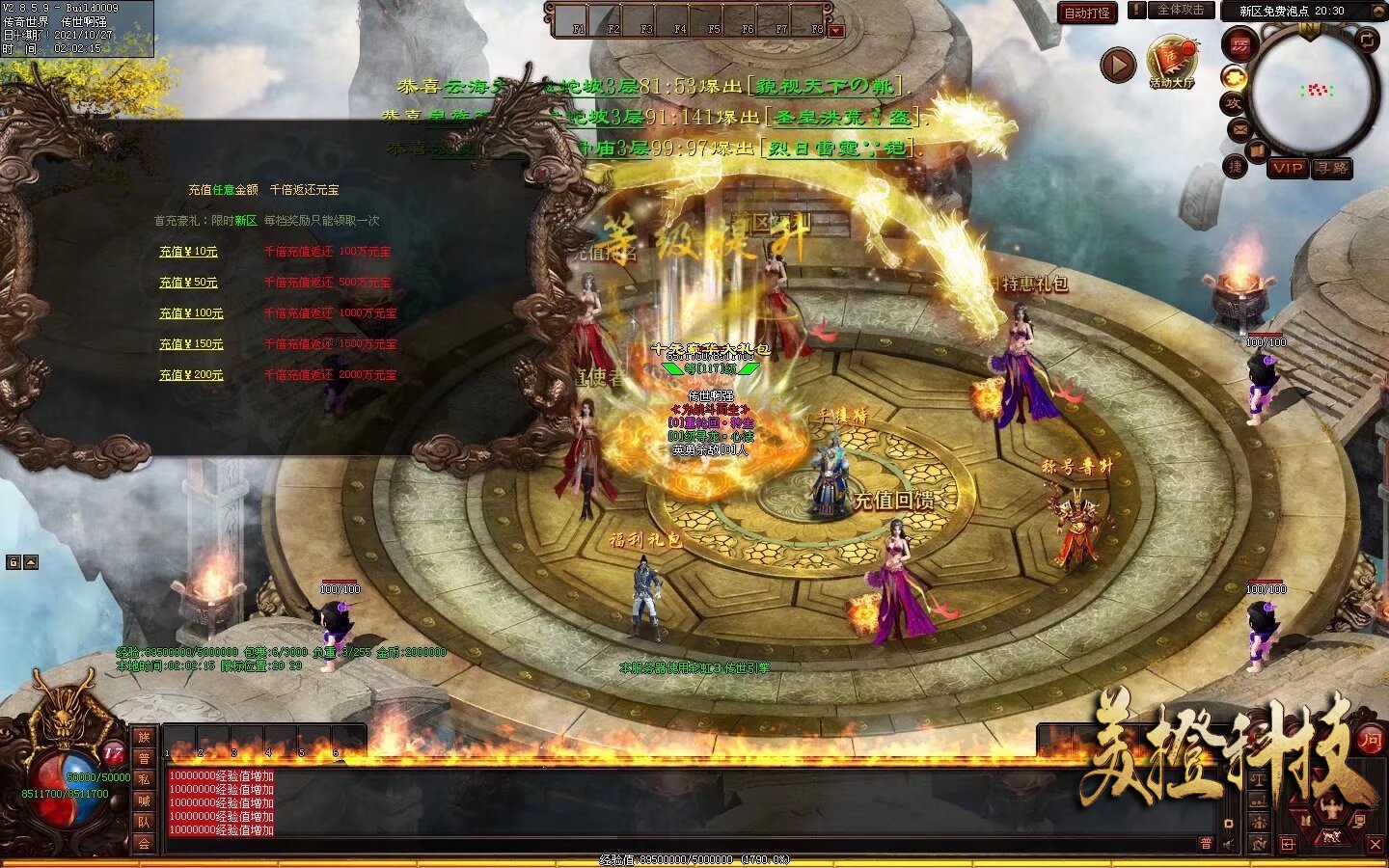
Task: Select the 充值¥10元 recharge link
Action: pos(188,252)
